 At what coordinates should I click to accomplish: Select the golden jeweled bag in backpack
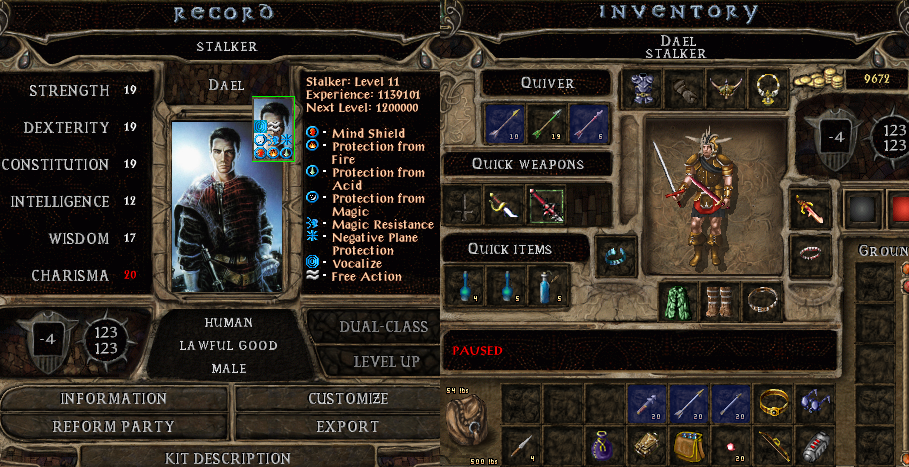pyautogui.click(x=685, y=444)
